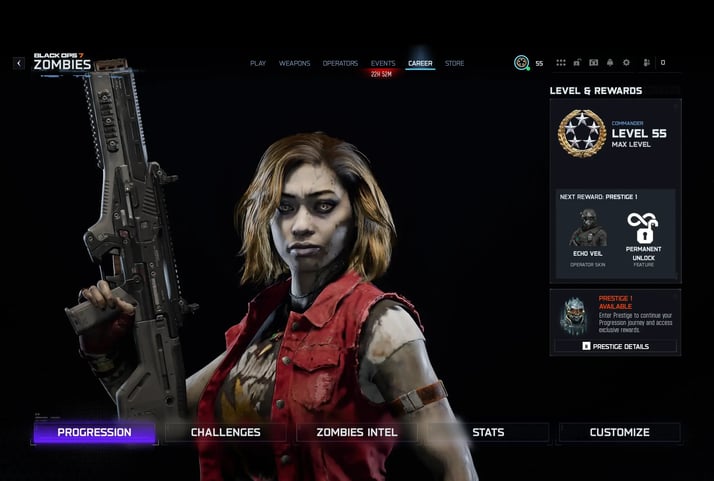Open the Customize section
714x481 pixels.
619,432
